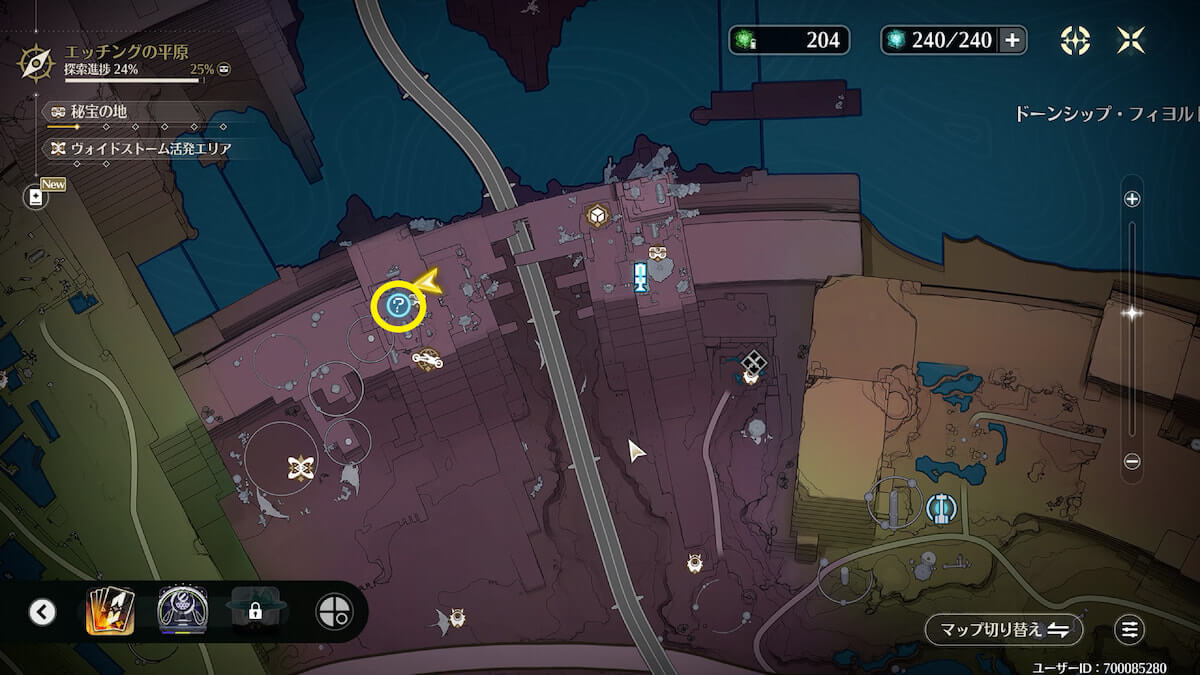Select the yellow-circled question mark marker
This screenshot has height=675, width=1200.
[x=397, y=307]
